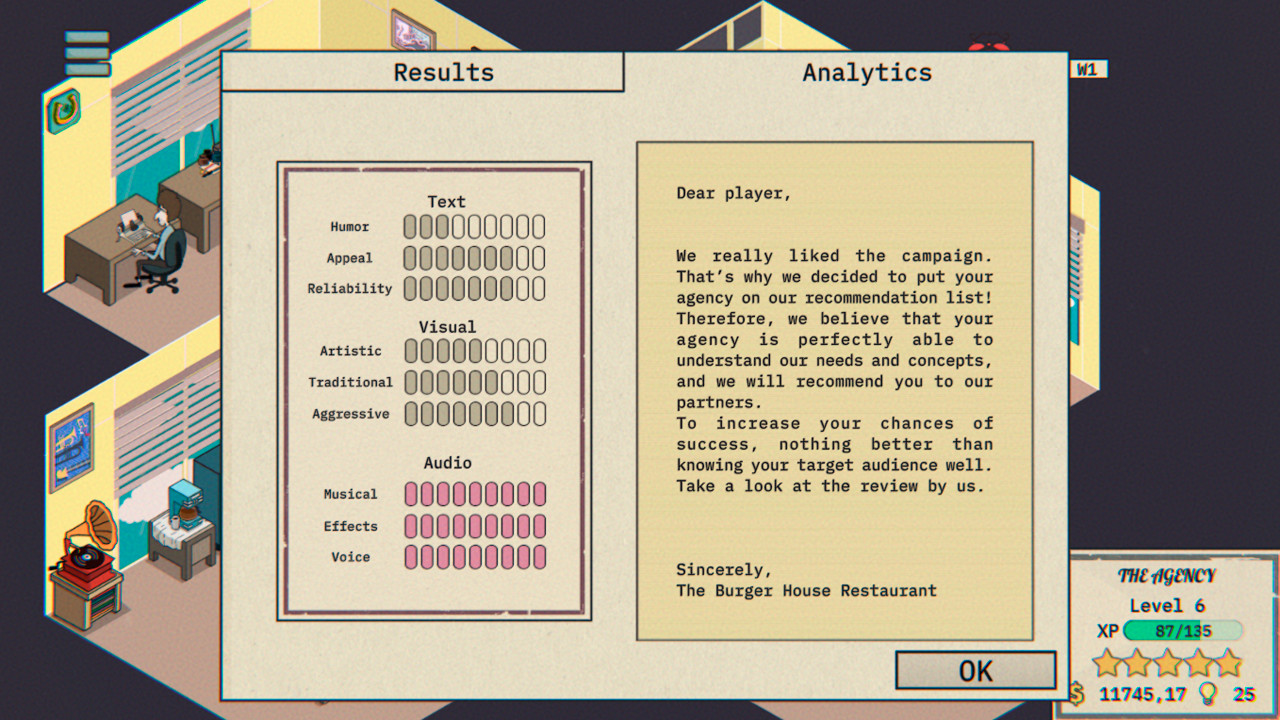Toggle the last Musical rating pip

(539, 494)
